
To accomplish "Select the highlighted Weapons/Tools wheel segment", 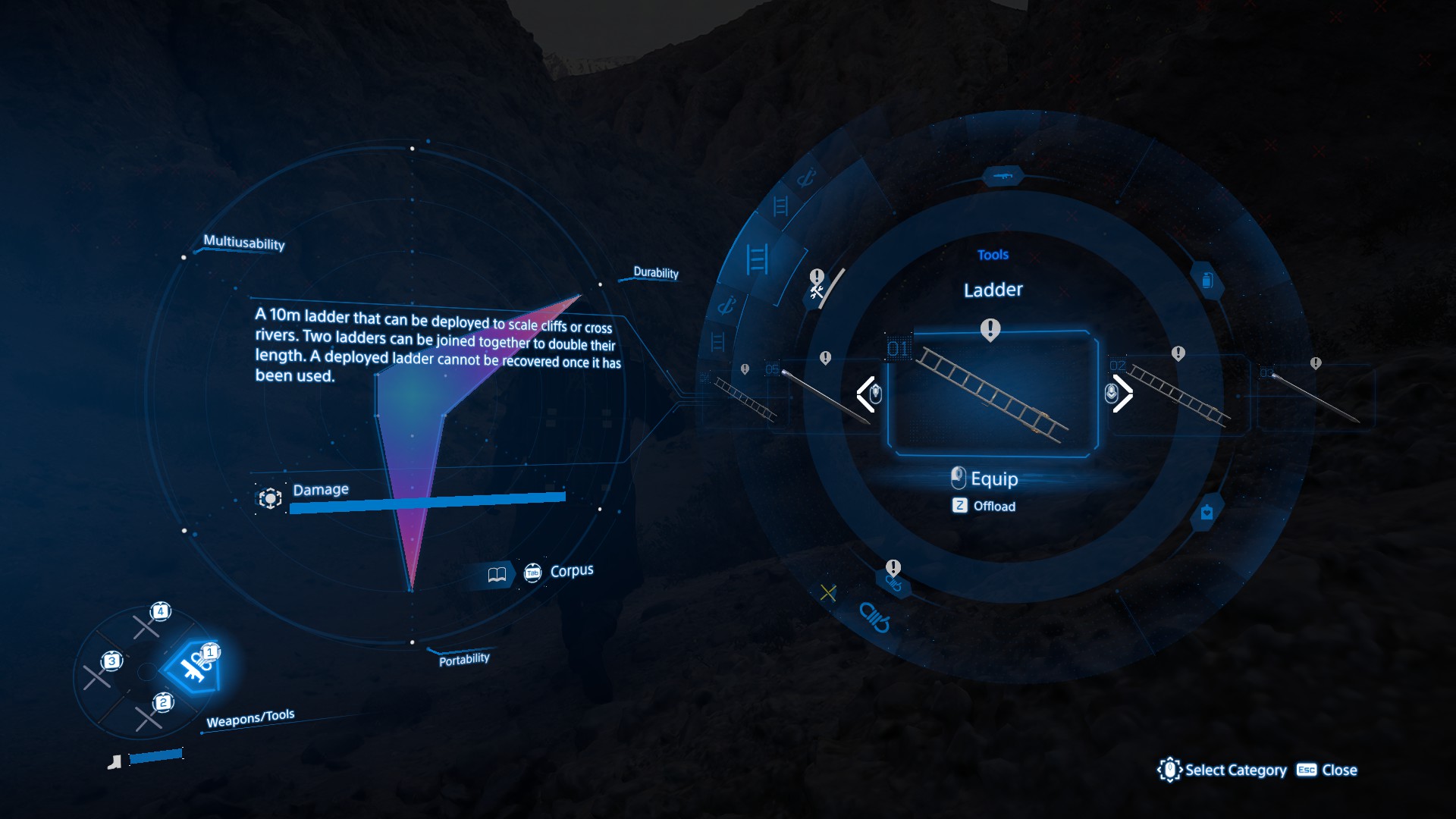I will pos(193,667).
